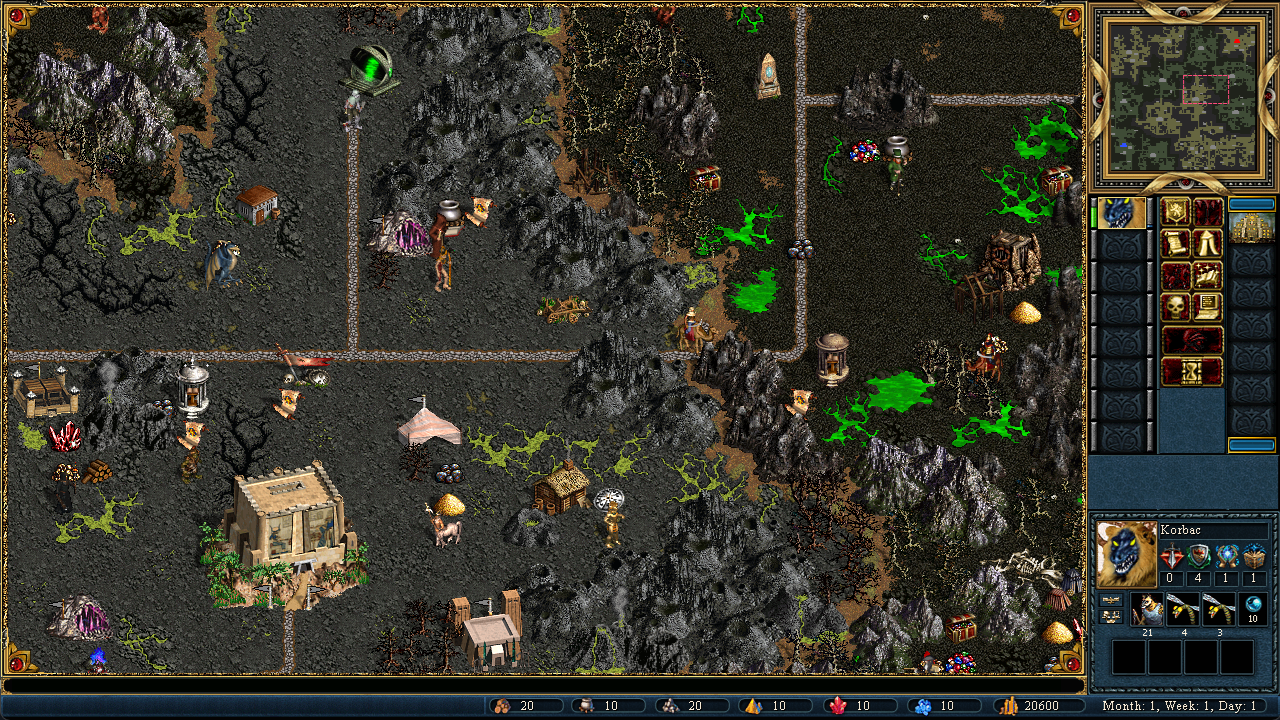This screenshot has width=1280, height=720.
Task: Toggle the underground view button beside Kingdom Overview
Action: 1207,212
